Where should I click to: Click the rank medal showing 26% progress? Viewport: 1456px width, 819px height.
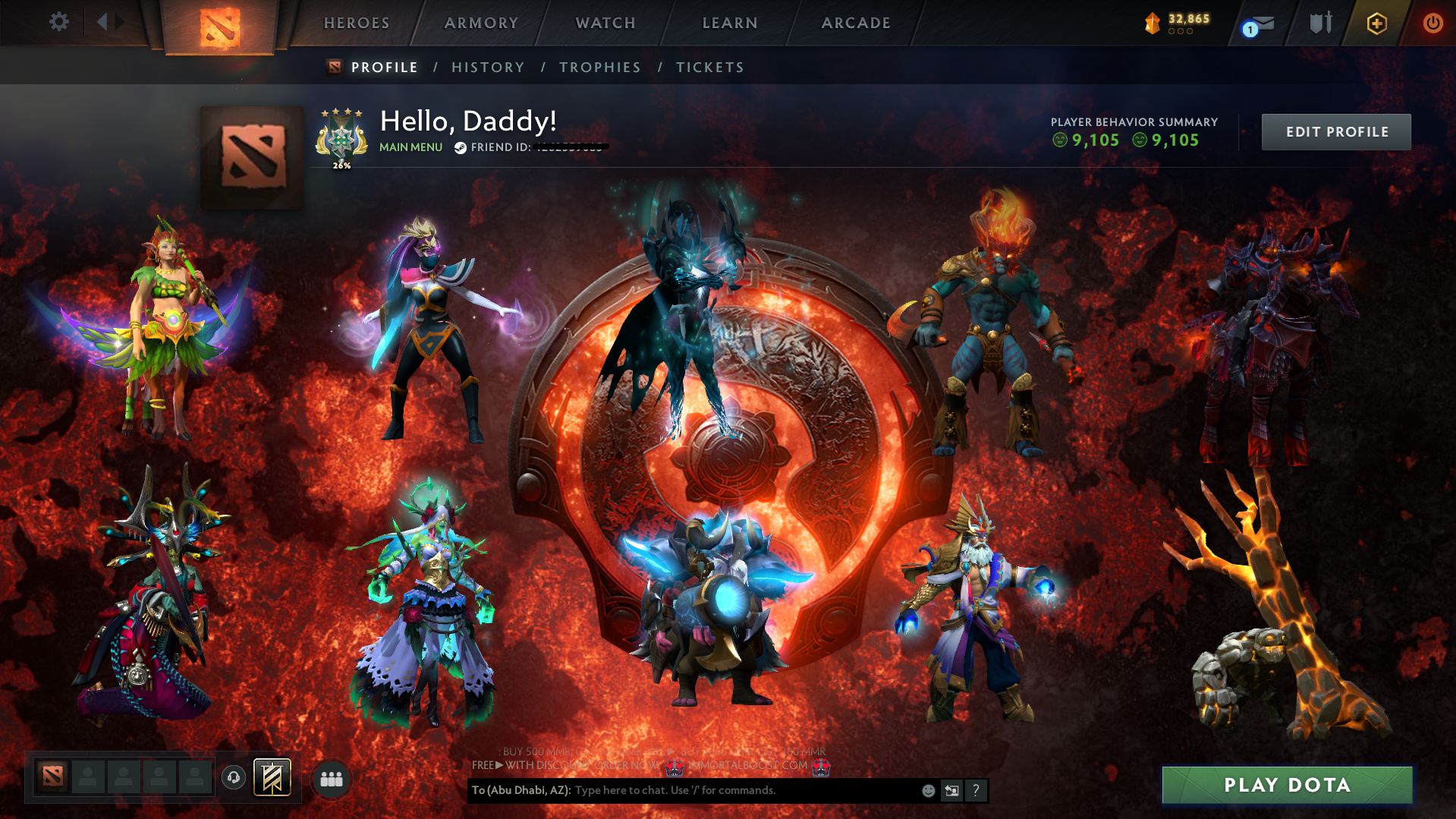341,138
